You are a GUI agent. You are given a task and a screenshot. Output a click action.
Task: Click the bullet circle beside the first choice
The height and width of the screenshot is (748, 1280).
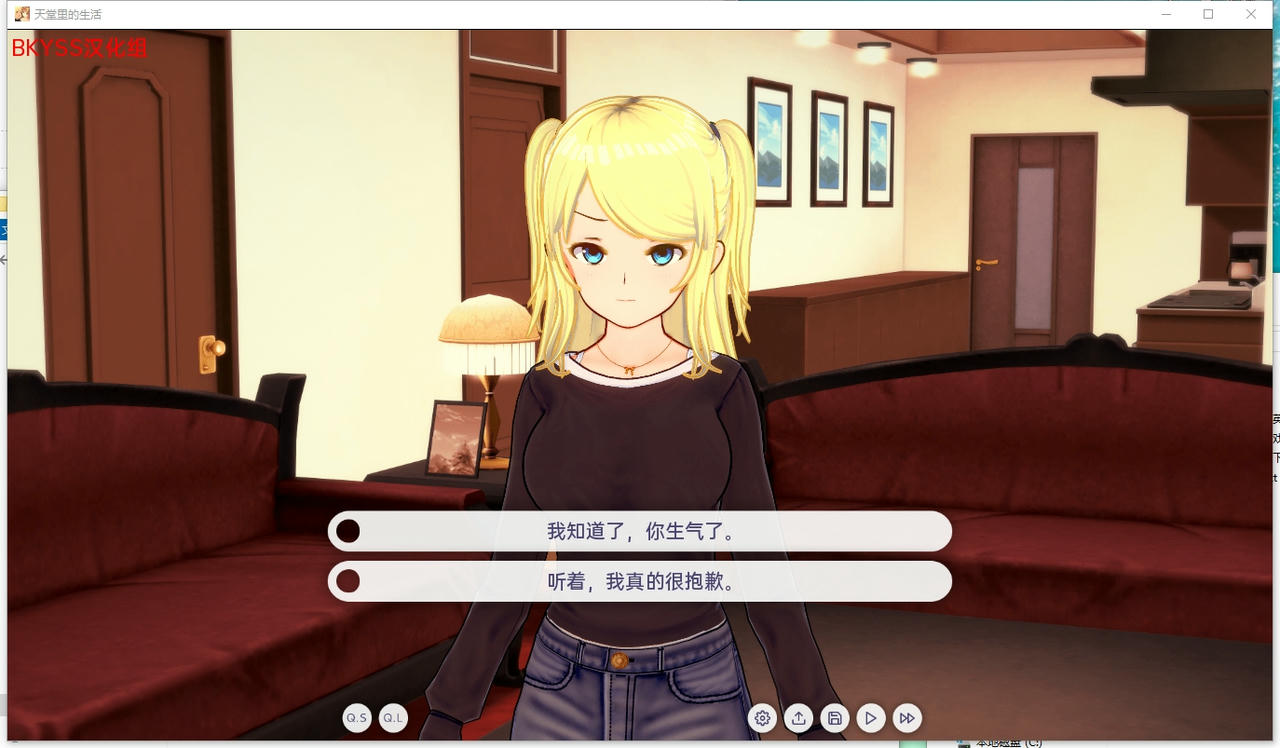pos(348,531)
